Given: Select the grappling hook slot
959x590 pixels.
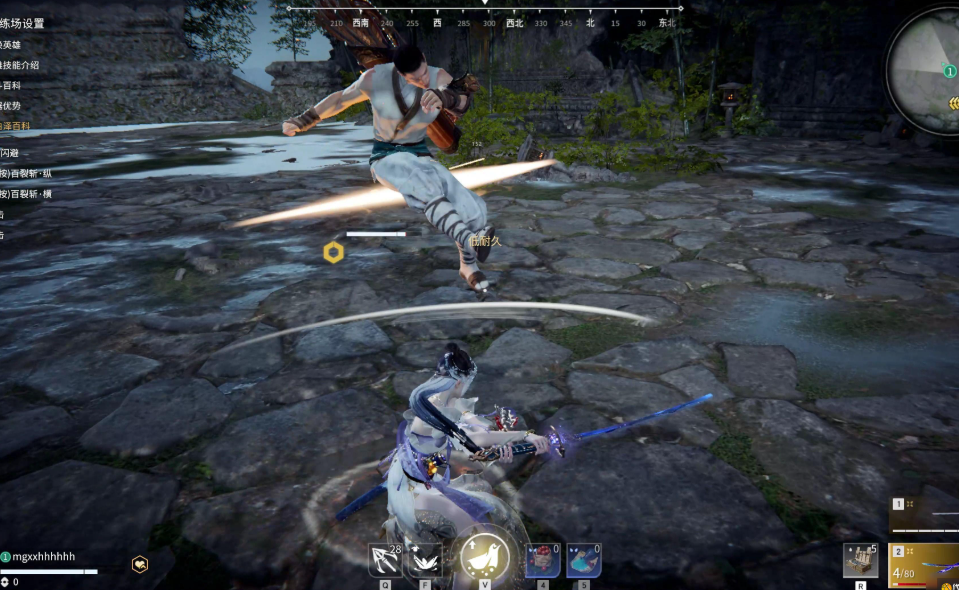Looking at the screenshot, I should click(x=385, y=560).
